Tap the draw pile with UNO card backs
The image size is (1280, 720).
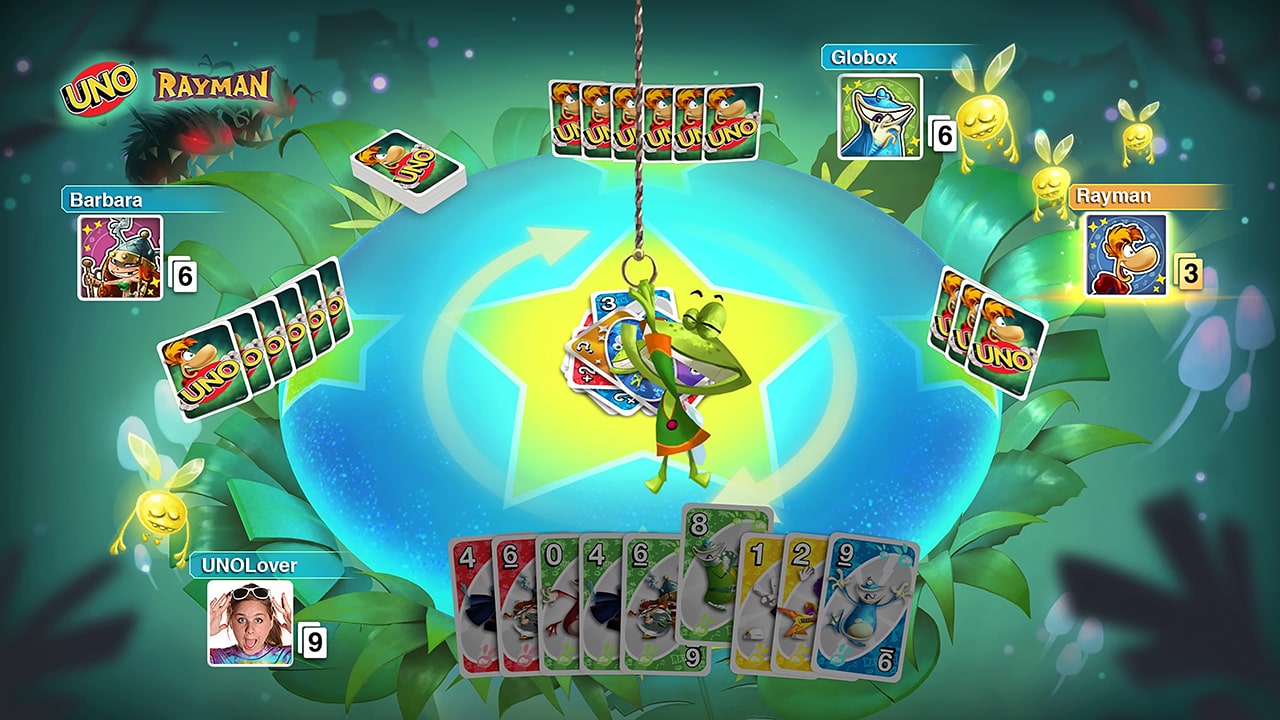408,167
